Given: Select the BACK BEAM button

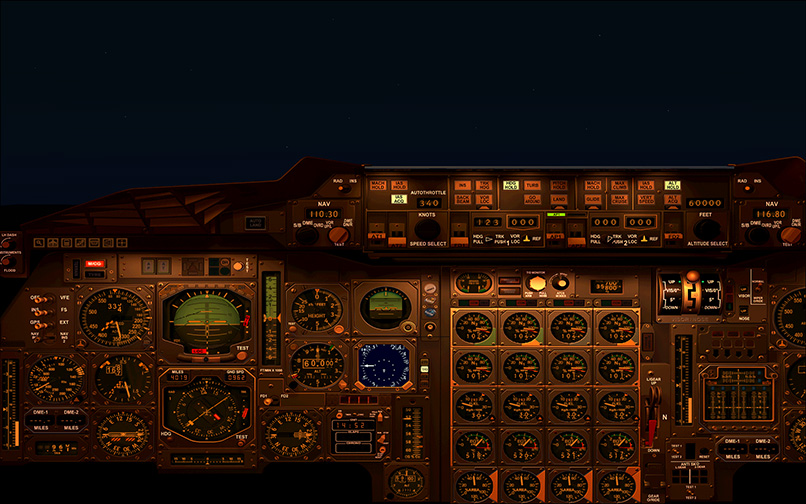Looking at the screenshot, I should pyautogui.click(x=463, y=199).
